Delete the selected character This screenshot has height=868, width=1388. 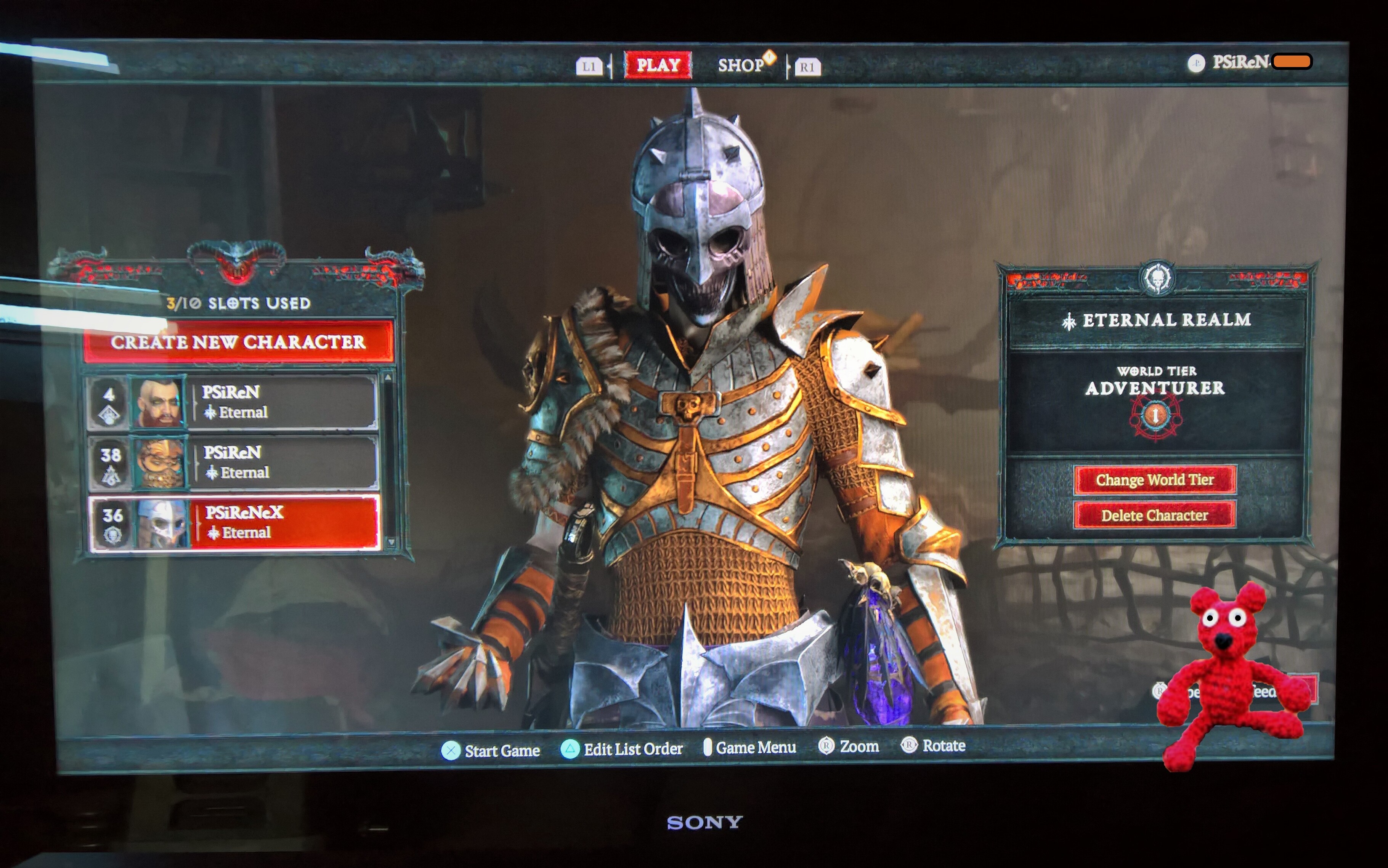coord(1154,516)
